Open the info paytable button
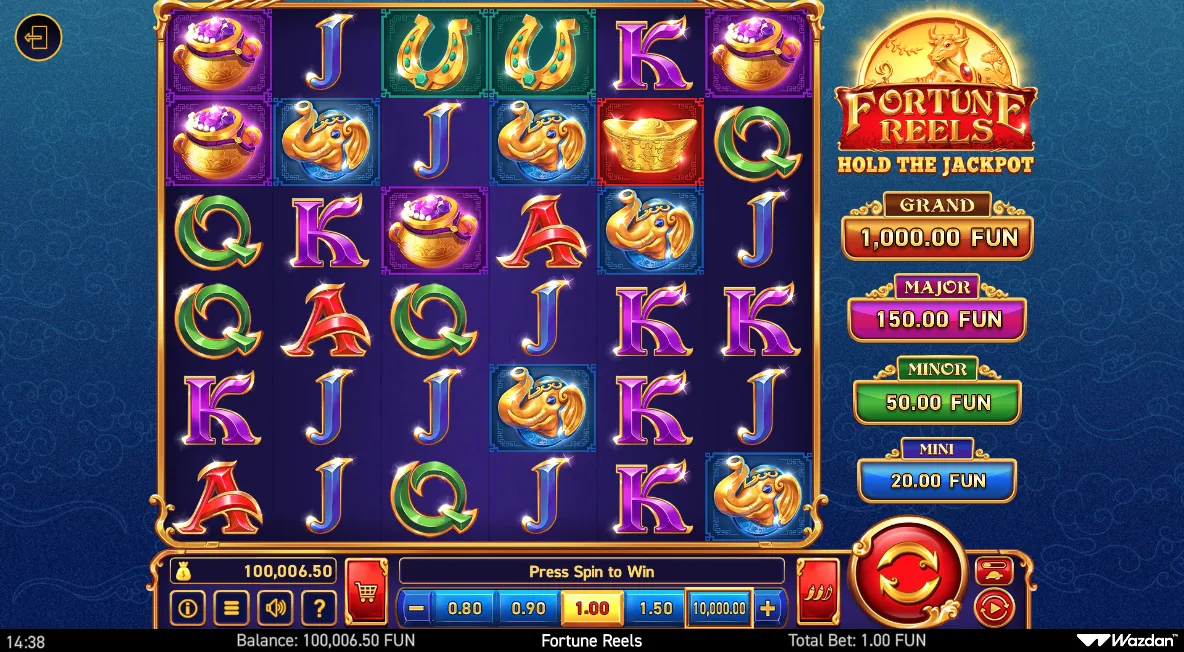1184x652 pixels. coord(187,606)
